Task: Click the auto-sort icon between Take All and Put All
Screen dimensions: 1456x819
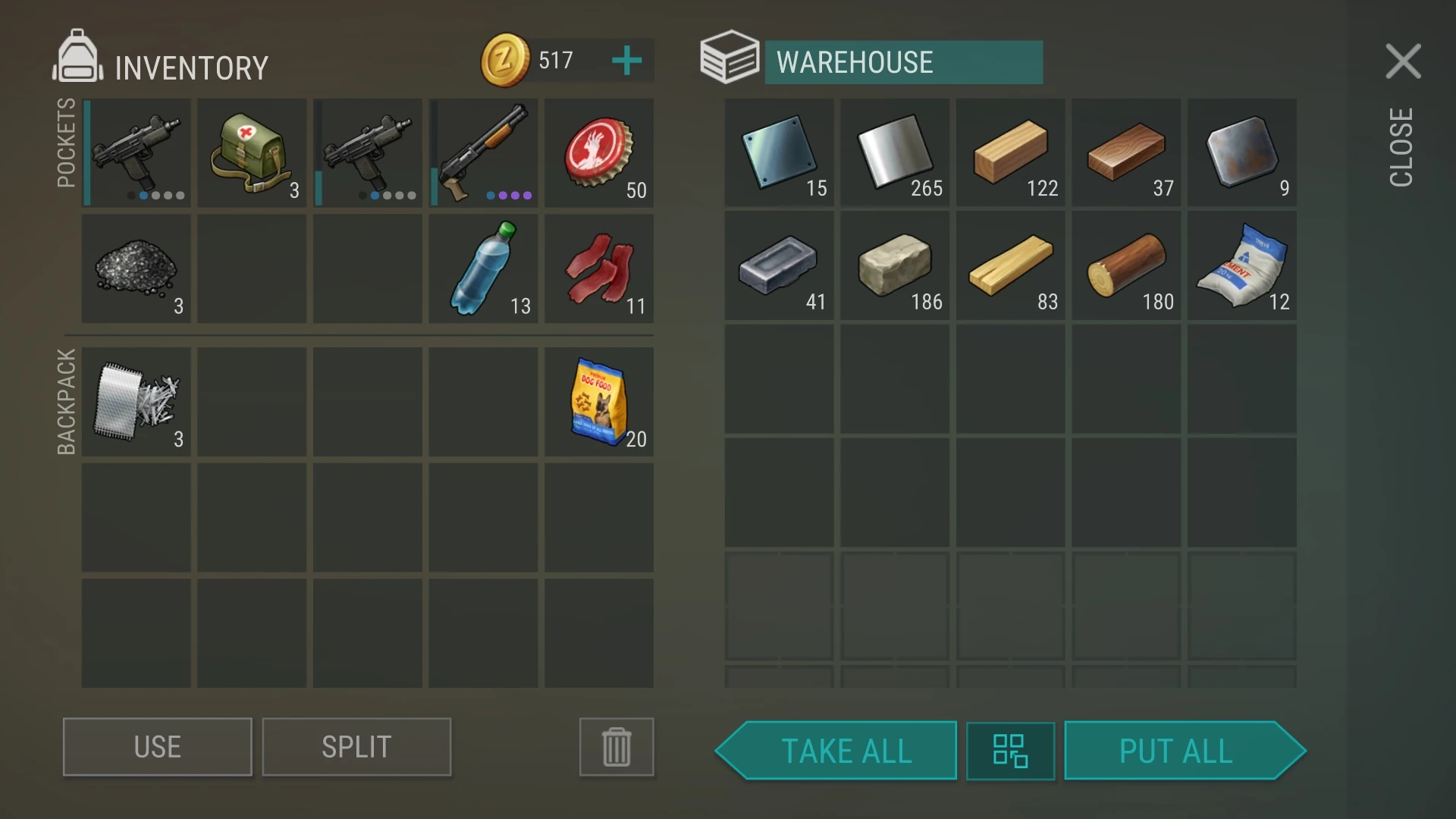Action: point(1010,751)
